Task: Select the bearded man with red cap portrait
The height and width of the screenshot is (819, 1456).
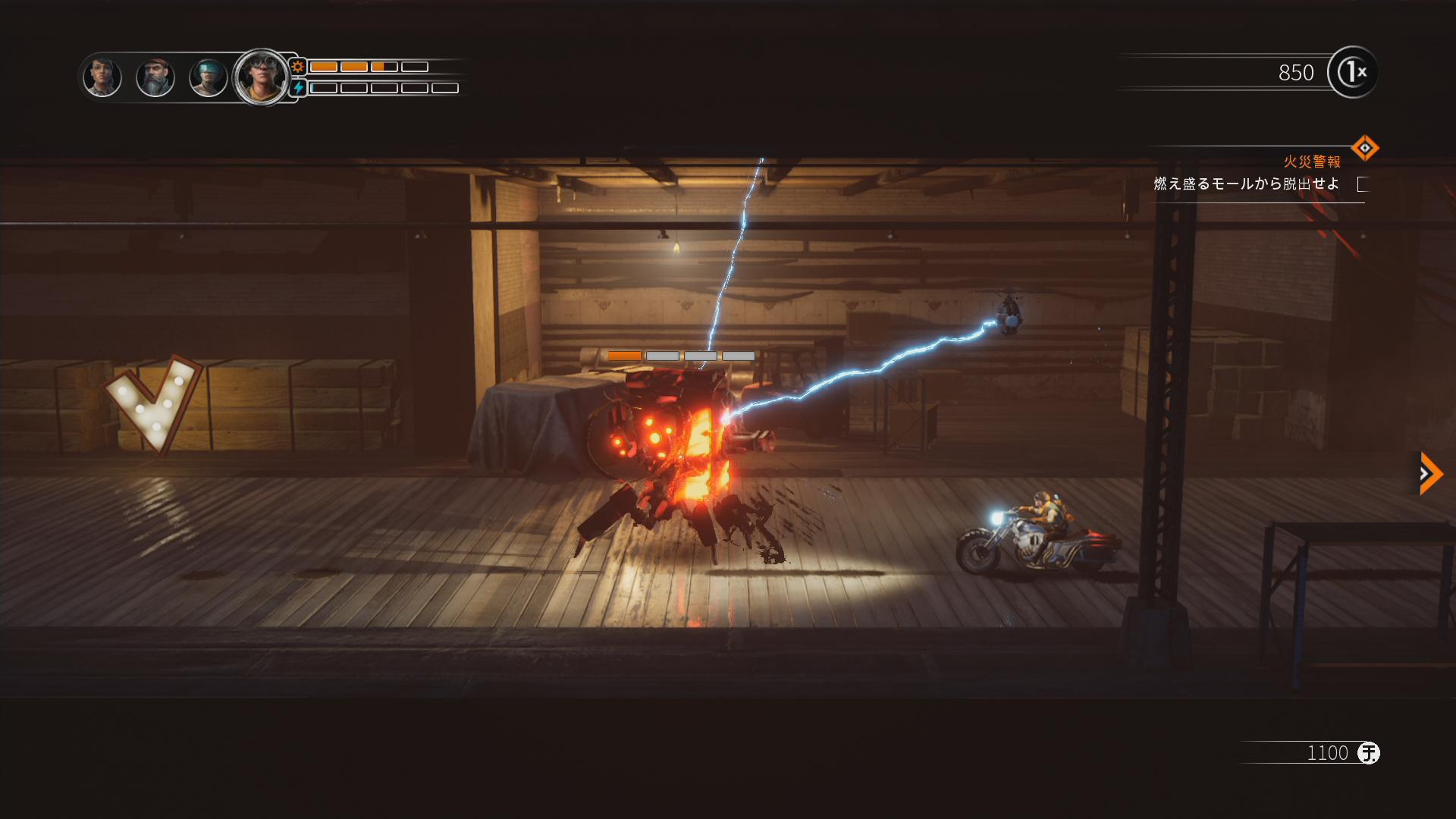Action: (155, 77)
